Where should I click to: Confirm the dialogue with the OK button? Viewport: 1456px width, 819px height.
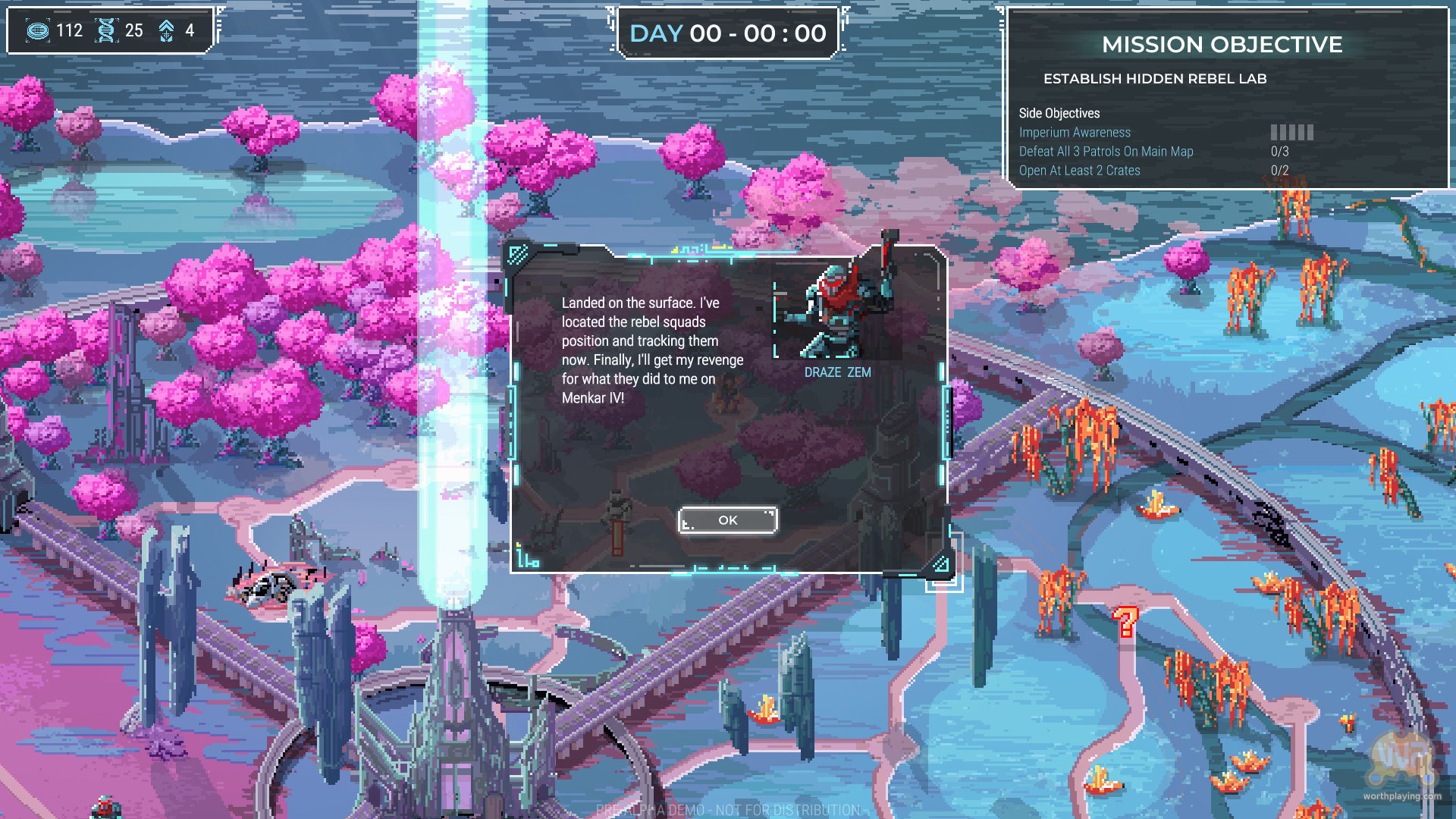[727, 520]
